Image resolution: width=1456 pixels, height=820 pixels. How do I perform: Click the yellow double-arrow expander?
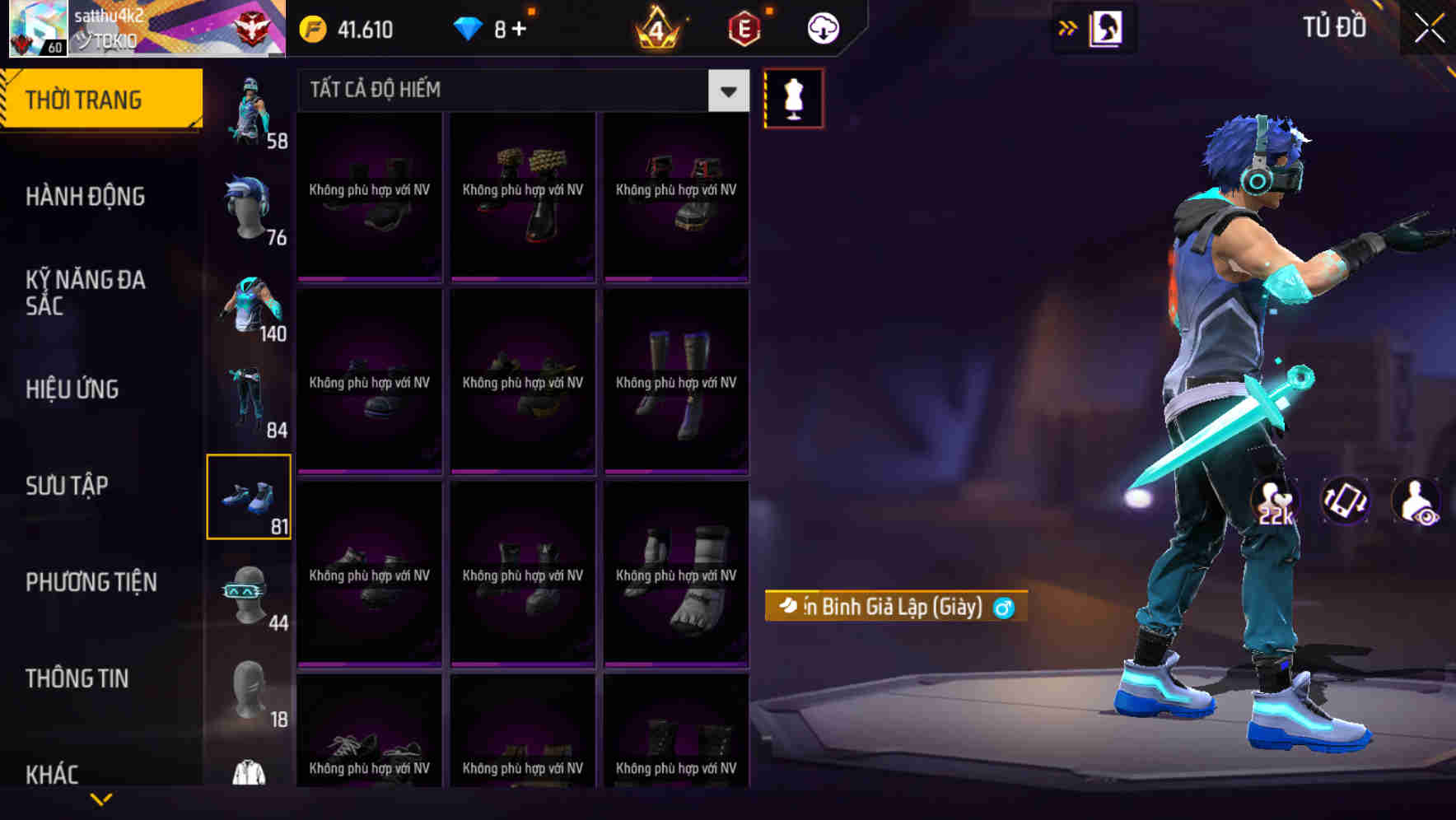(1068, 26)
